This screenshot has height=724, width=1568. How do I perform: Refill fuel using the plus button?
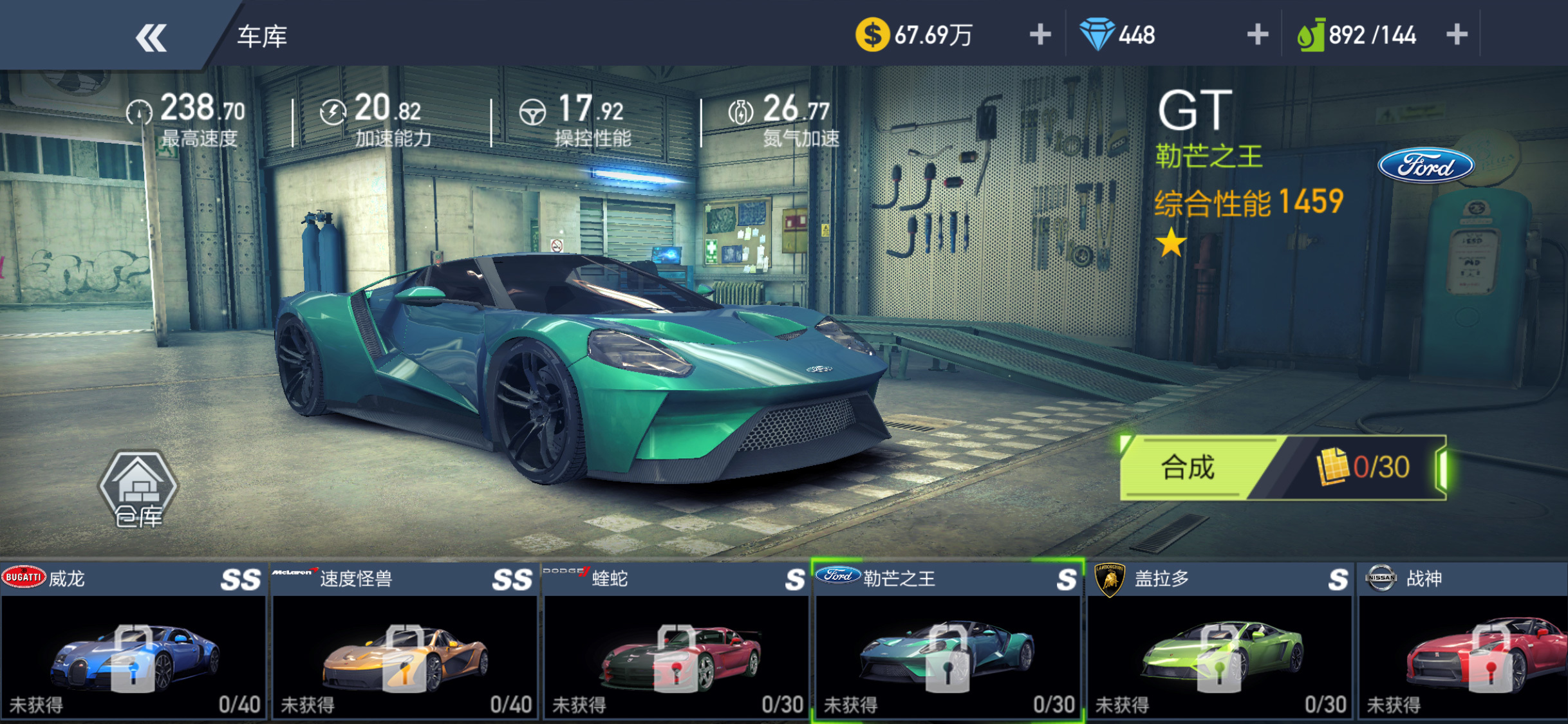pos(1457,35)
